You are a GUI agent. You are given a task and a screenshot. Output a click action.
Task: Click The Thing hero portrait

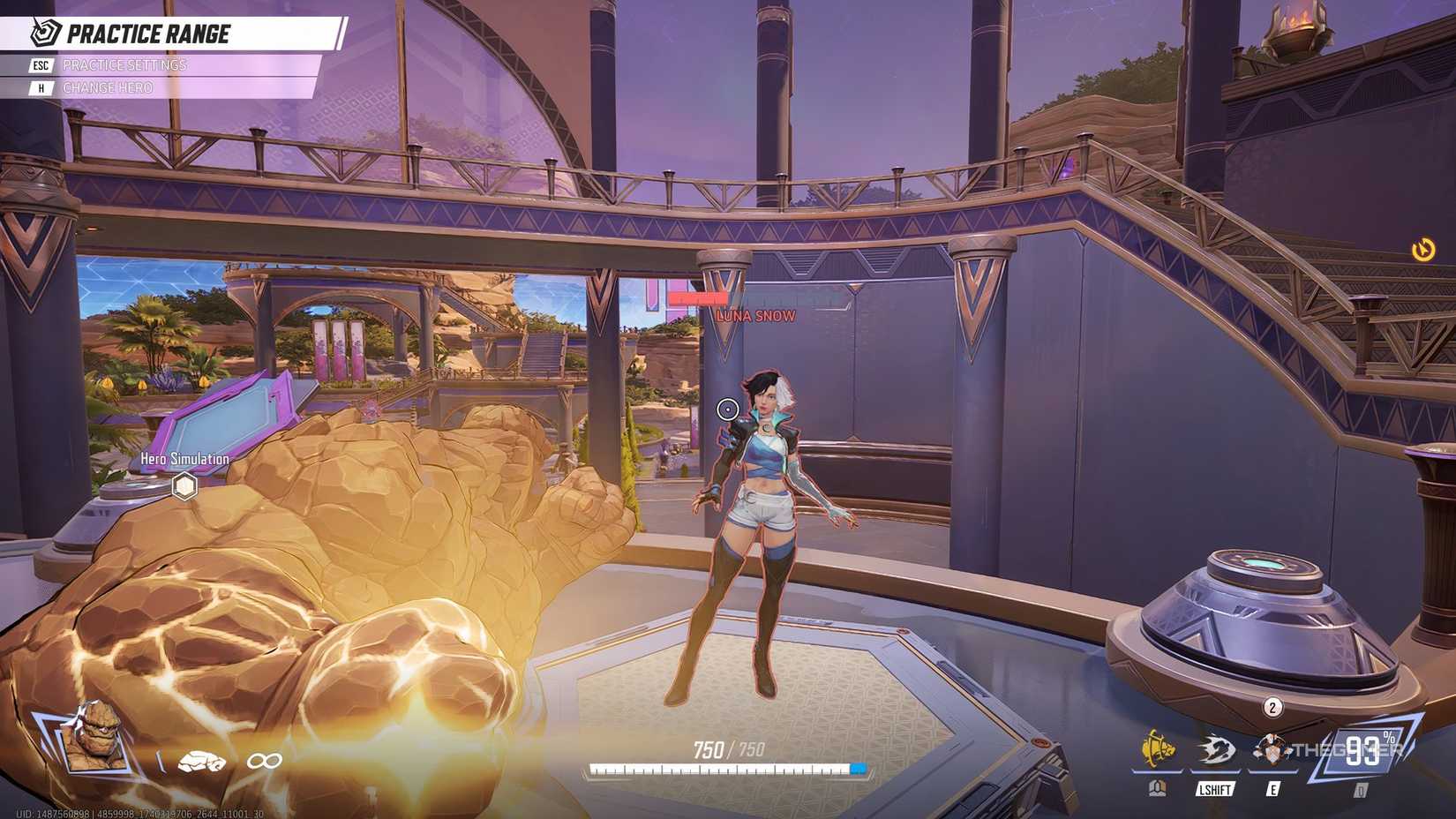[94, 736]
